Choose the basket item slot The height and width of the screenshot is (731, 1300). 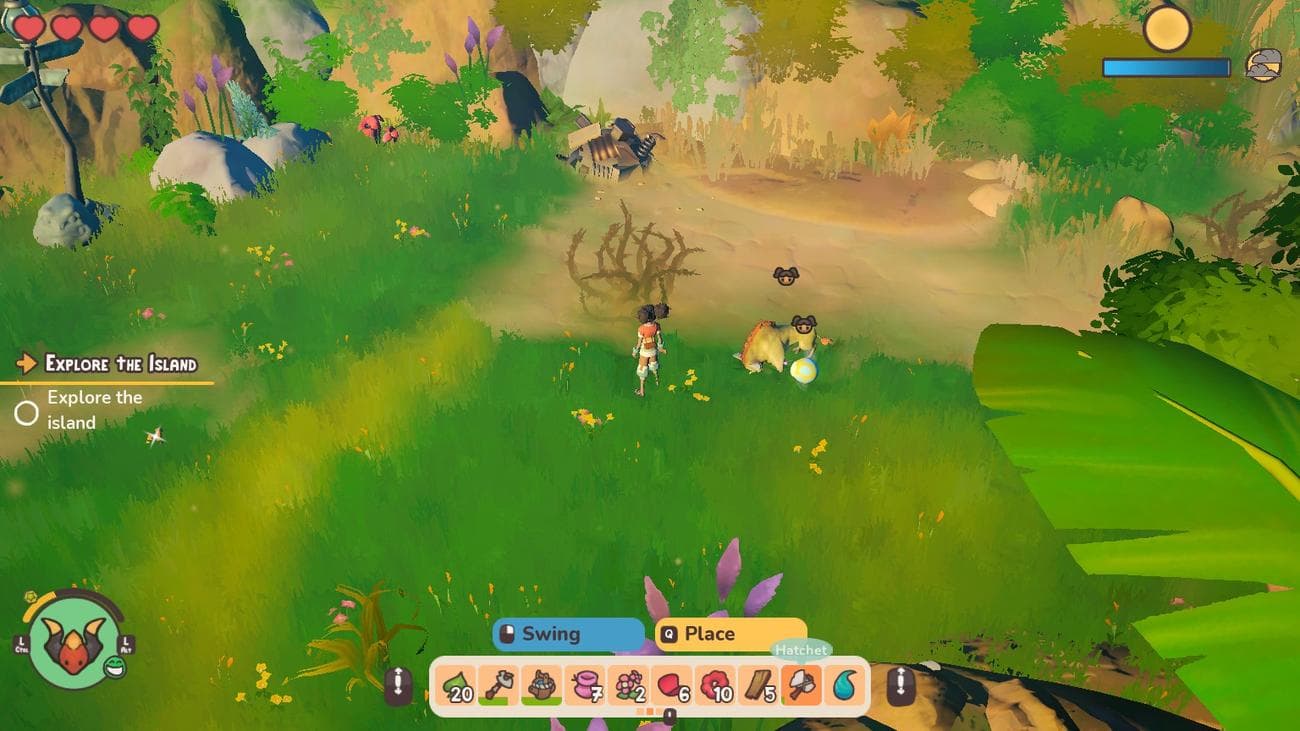pos(541,686)
